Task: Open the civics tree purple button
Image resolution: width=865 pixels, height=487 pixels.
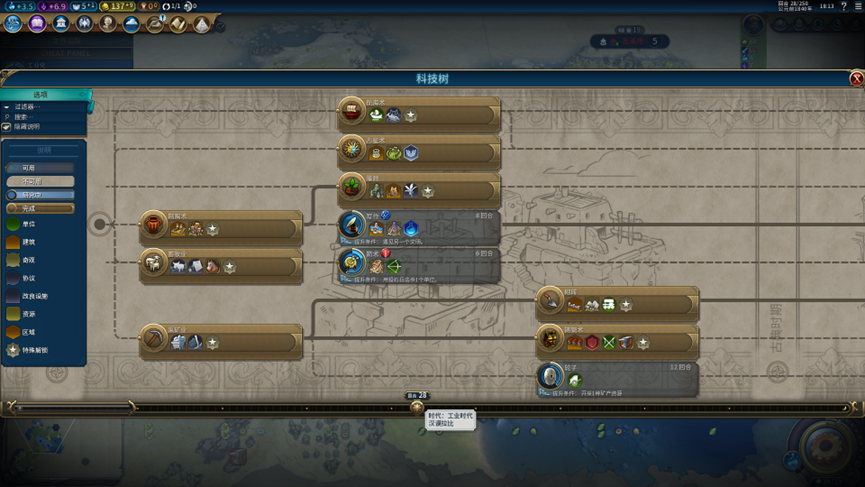Action: click(x=37, y=23)
